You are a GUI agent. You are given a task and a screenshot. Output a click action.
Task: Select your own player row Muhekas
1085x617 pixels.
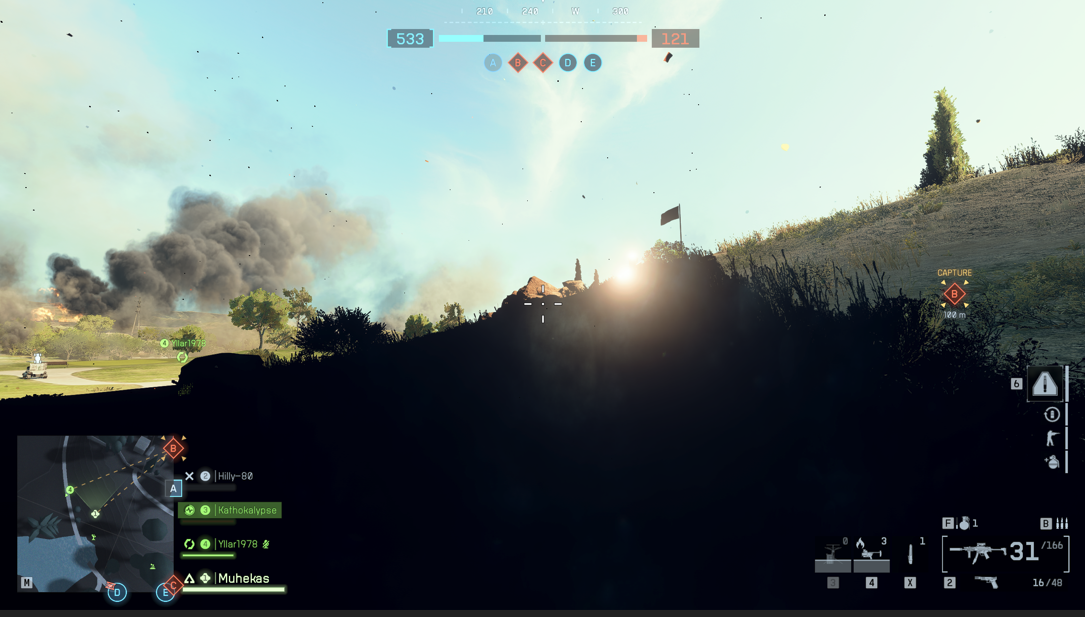[243, 578]
